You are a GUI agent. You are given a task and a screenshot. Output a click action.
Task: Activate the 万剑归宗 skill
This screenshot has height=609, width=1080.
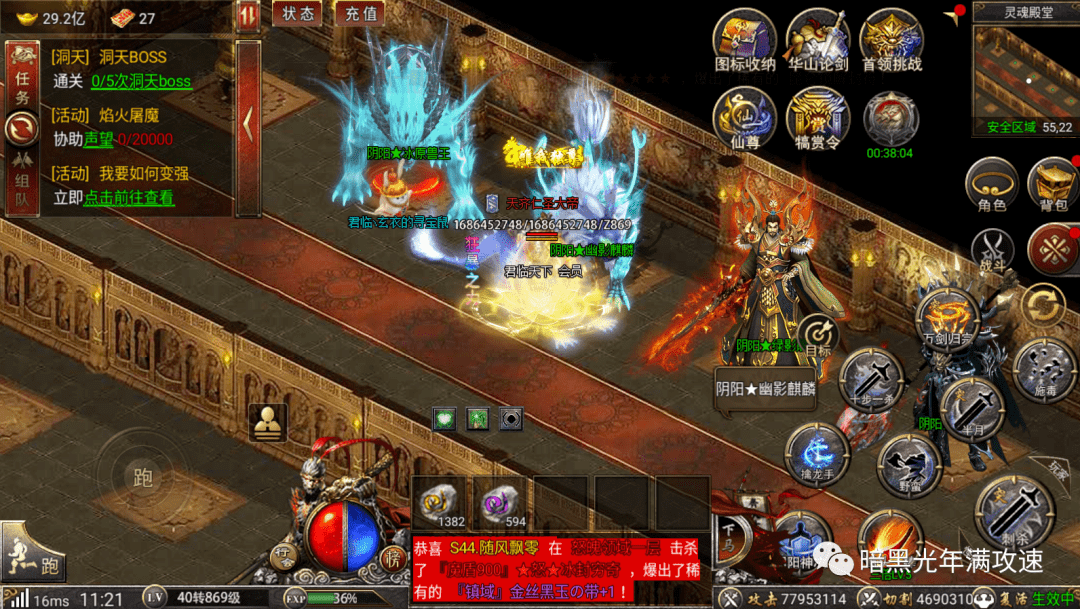pos(947,318)
